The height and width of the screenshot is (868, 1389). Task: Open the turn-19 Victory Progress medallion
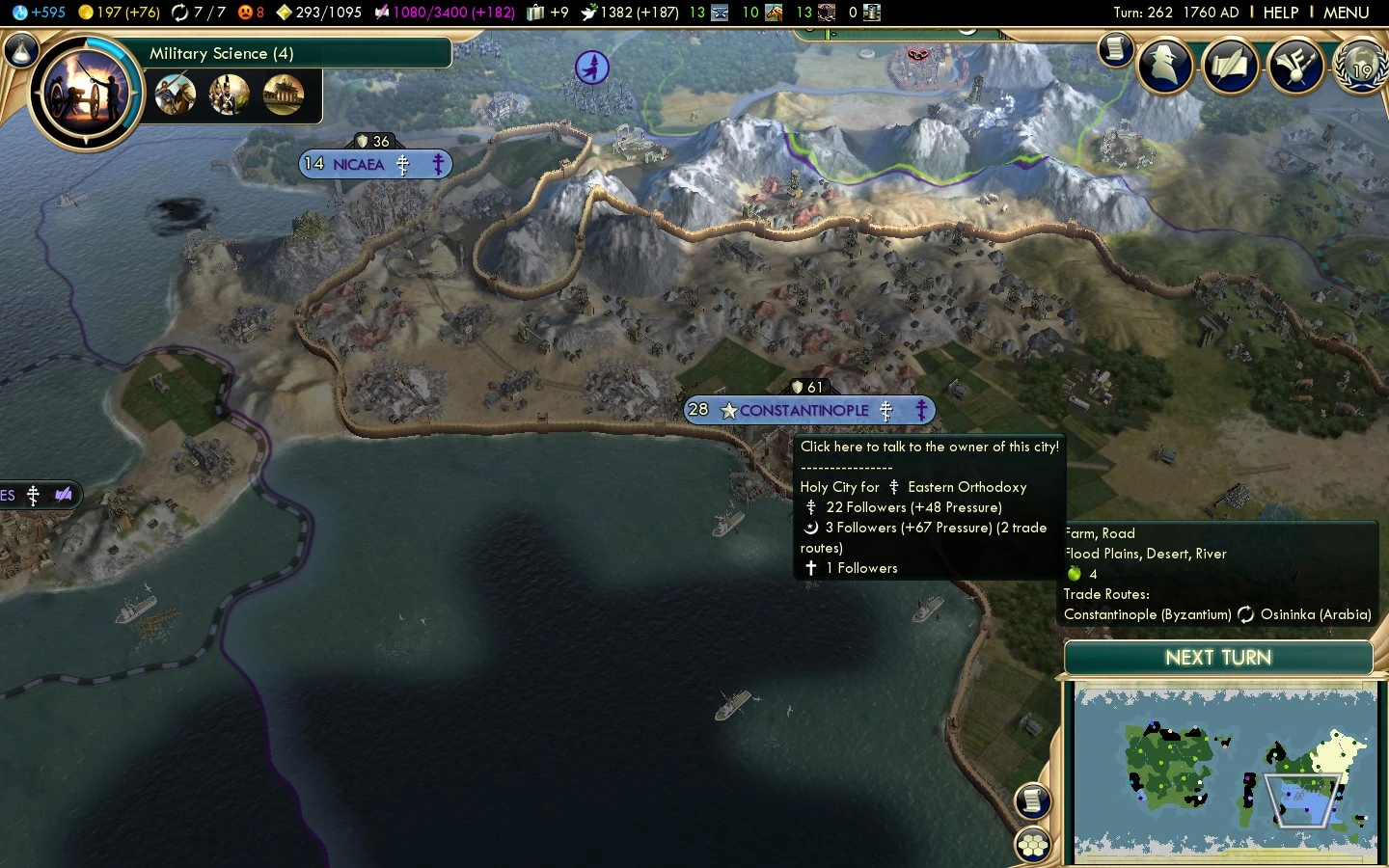coord(1360,68)
